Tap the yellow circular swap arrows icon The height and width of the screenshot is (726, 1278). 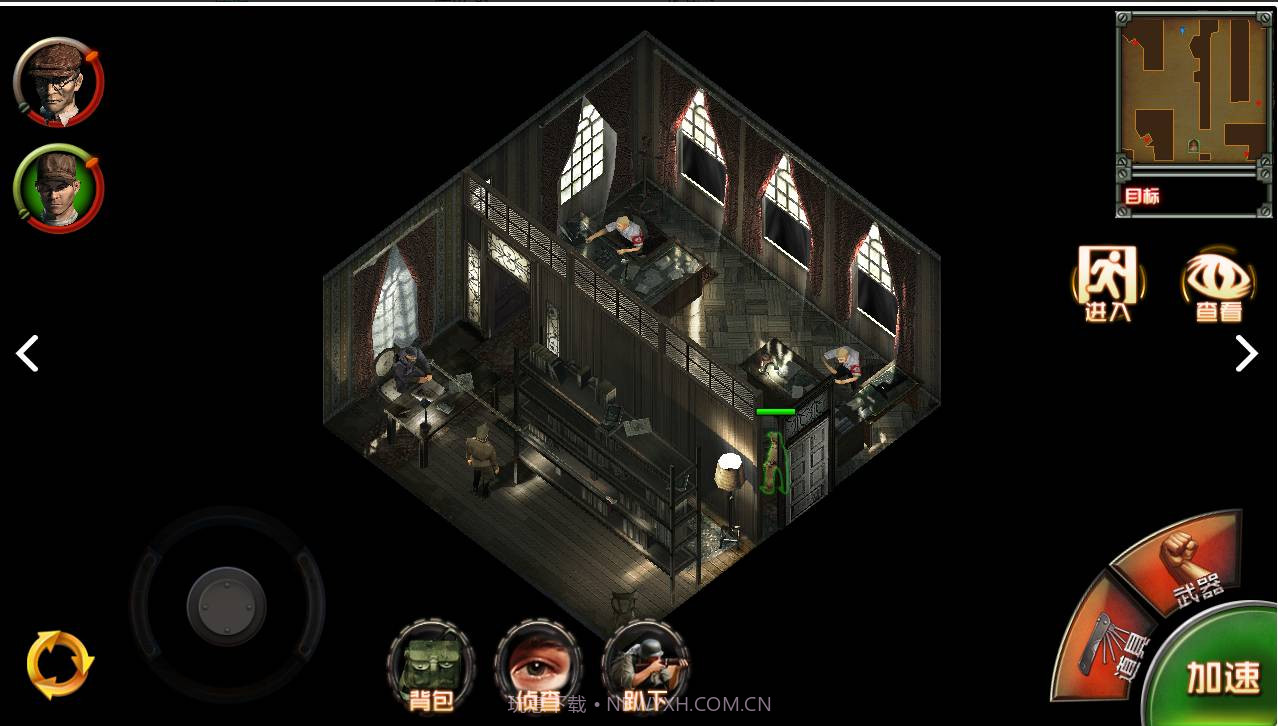60,664
